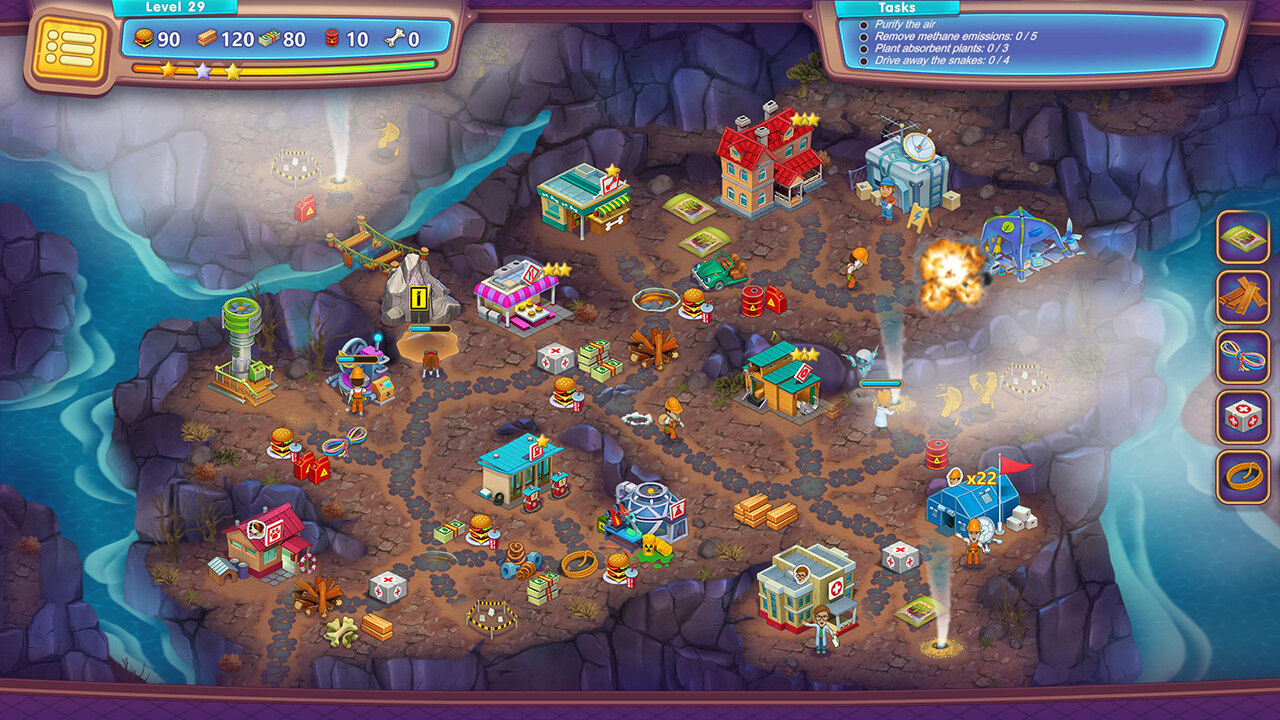Select the first aid kit icon
Screen dimensions: 1280x720
[1243, 417]
